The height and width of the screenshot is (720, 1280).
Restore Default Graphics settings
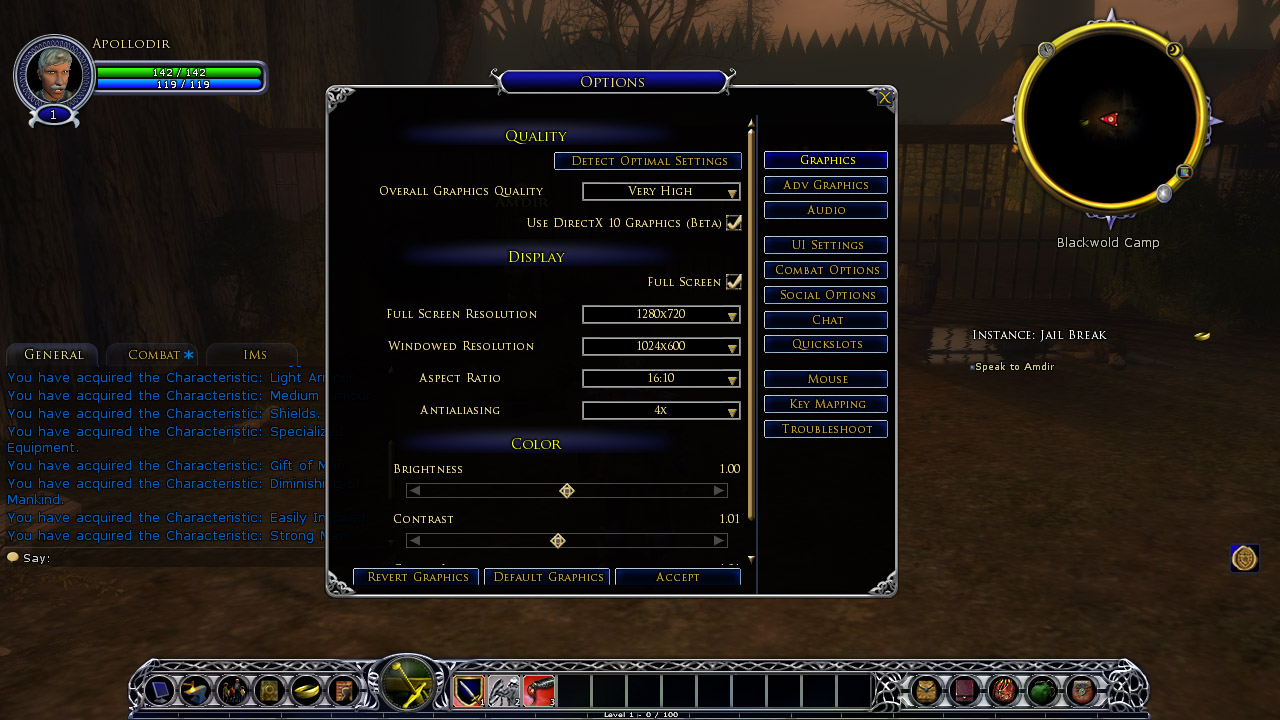[548, 577]
